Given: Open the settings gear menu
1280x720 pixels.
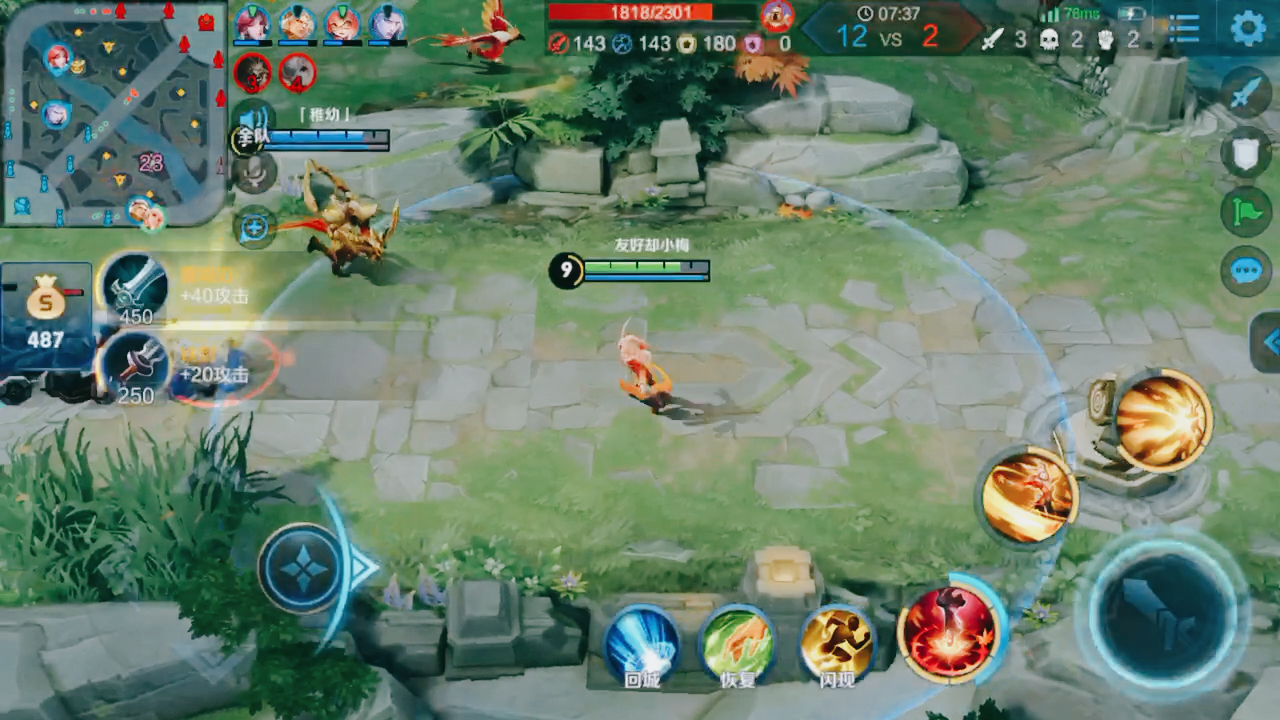Looking at the screenshot, I should point(1247,28).
